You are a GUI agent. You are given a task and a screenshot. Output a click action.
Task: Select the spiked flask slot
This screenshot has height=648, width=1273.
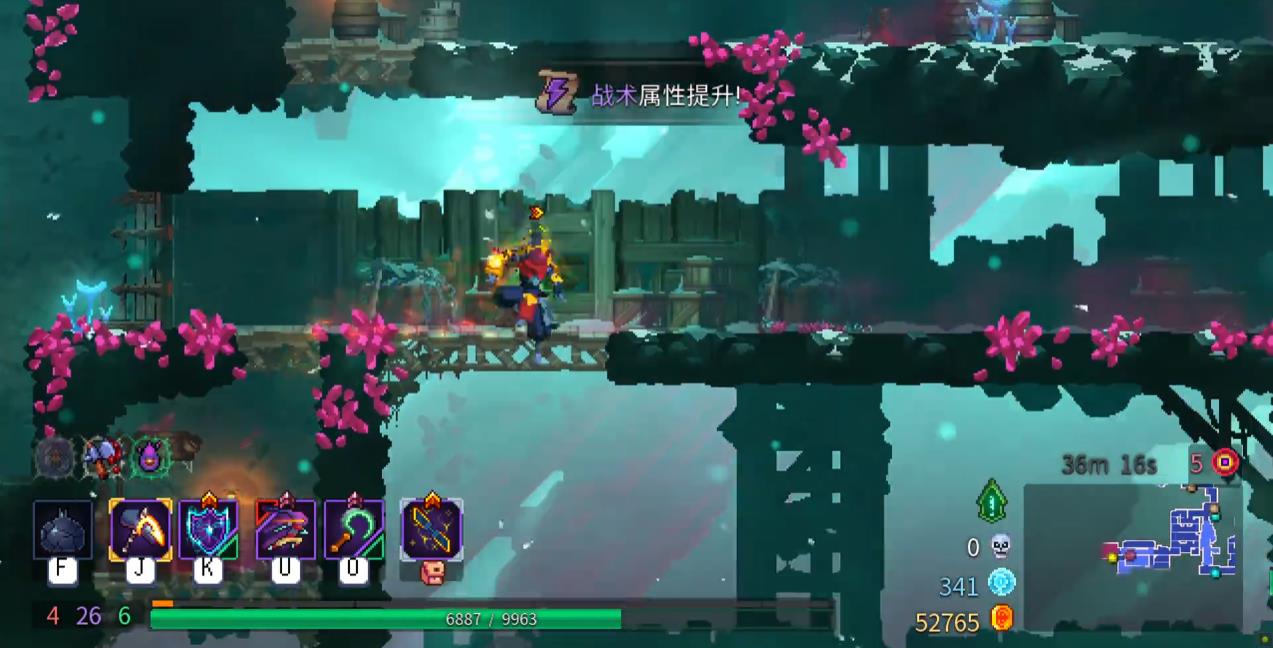click(x=63, y=530)
